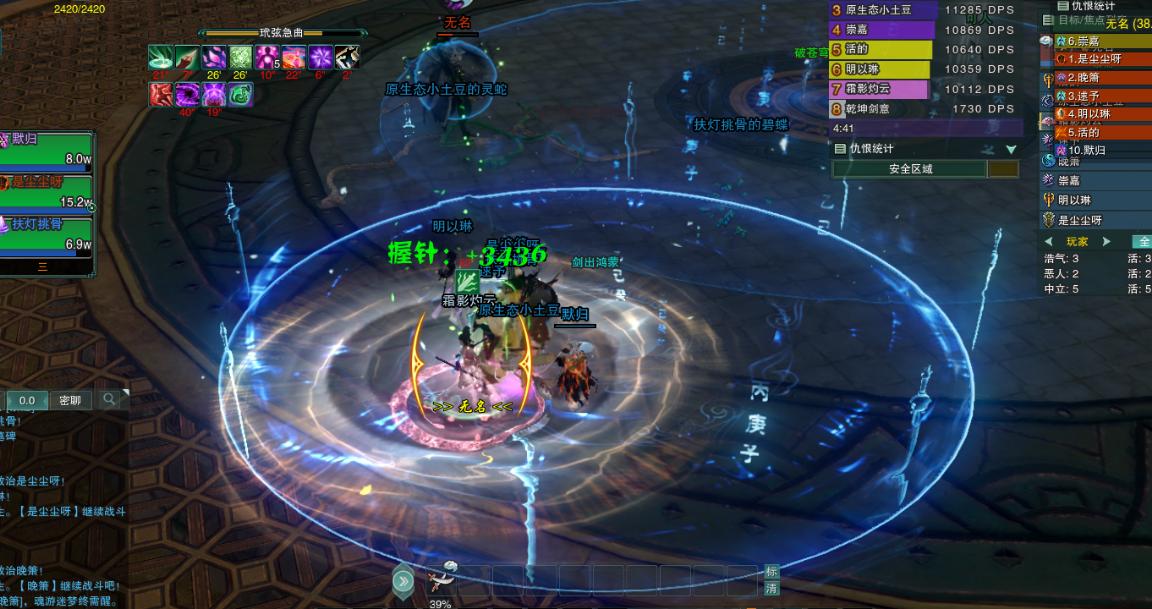Go to previous list with the left arrow beside 玩家

[x=1048, y=242]
